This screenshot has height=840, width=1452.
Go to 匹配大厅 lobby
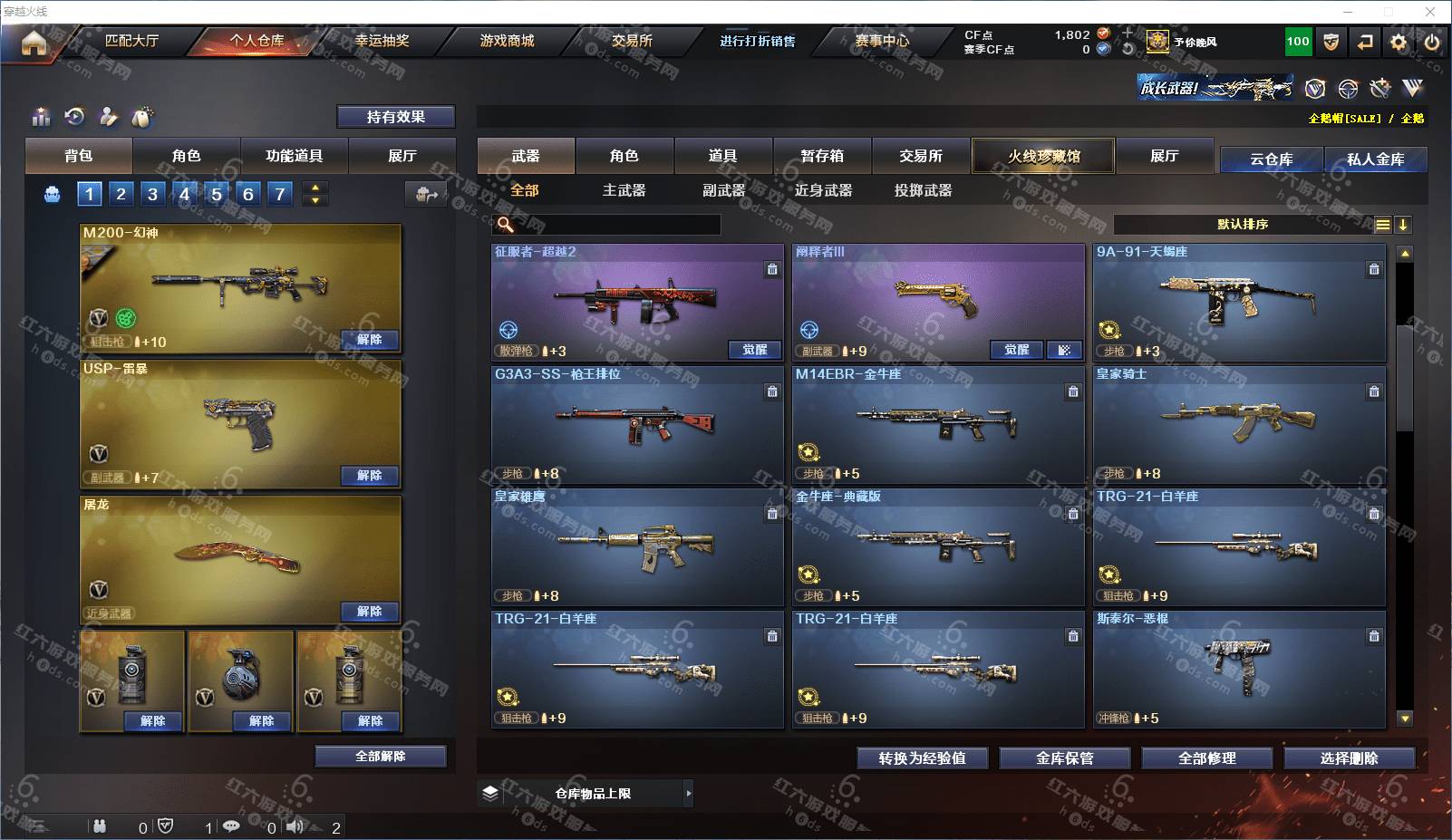tap(132, 41)
